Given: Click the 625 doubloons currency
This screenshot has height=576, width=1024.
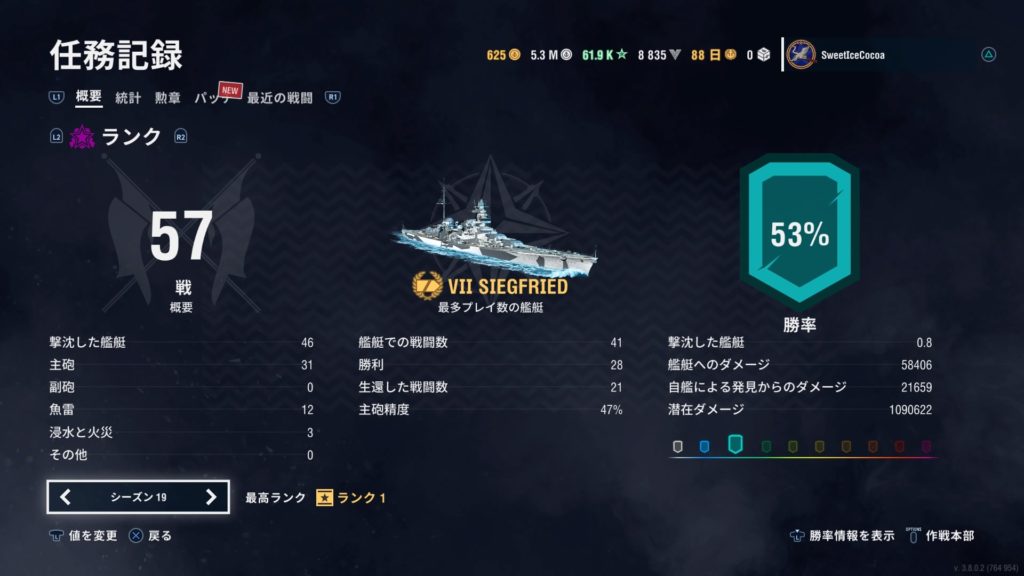Looking at the screenshot, I should tap(503, 55).
